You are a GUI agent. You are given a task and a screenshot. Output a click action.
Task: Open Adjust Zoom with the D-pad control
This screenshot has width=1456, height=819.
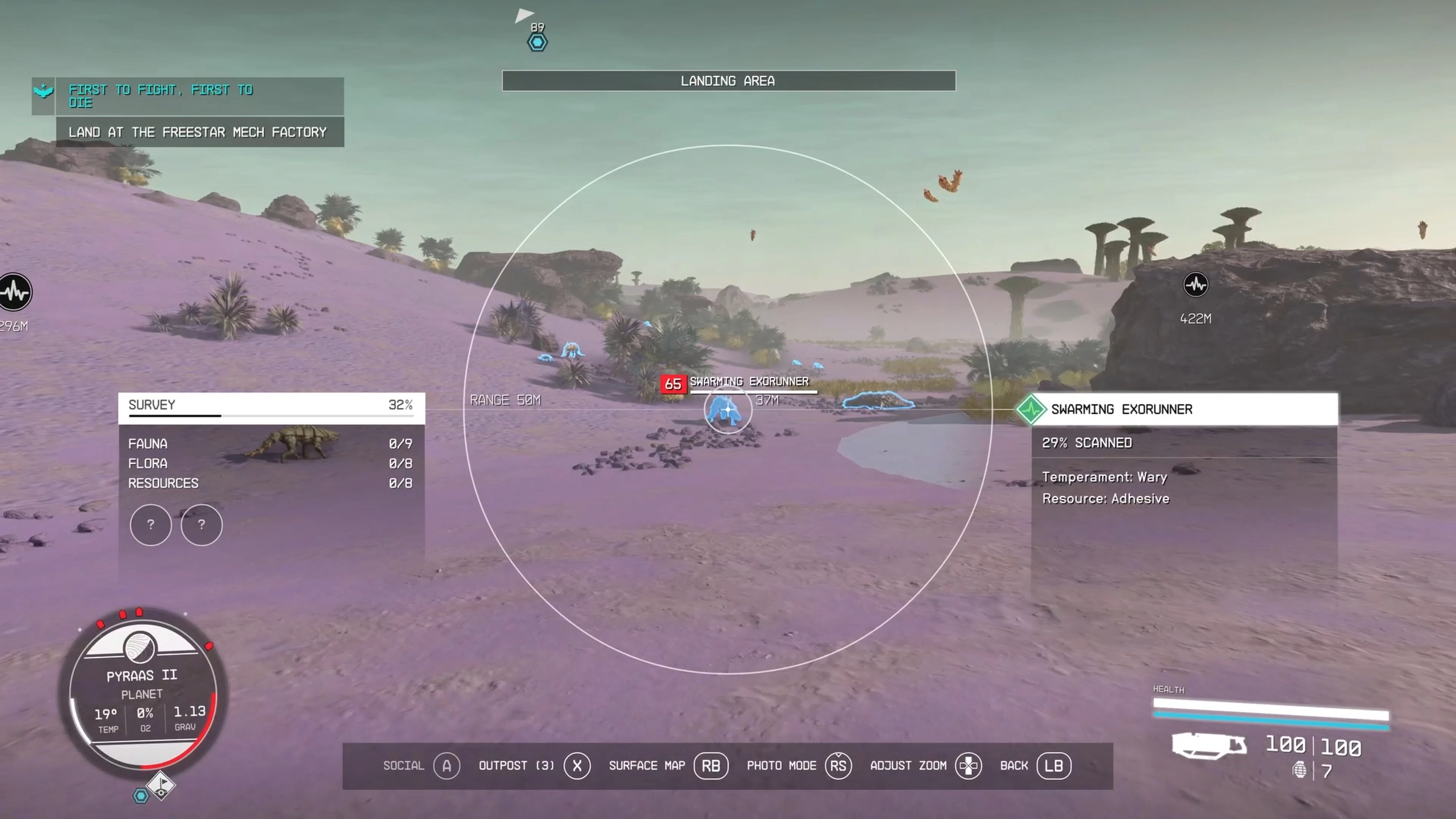click(969, 766)
